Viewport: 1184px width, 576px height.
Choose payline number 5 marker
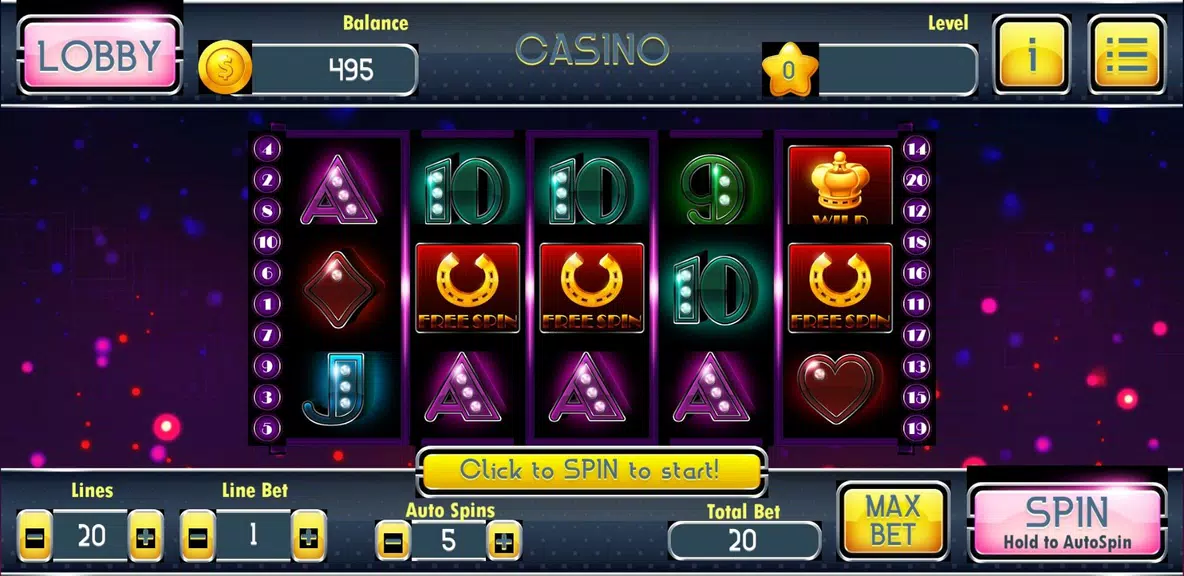click(x=268, y=428)
